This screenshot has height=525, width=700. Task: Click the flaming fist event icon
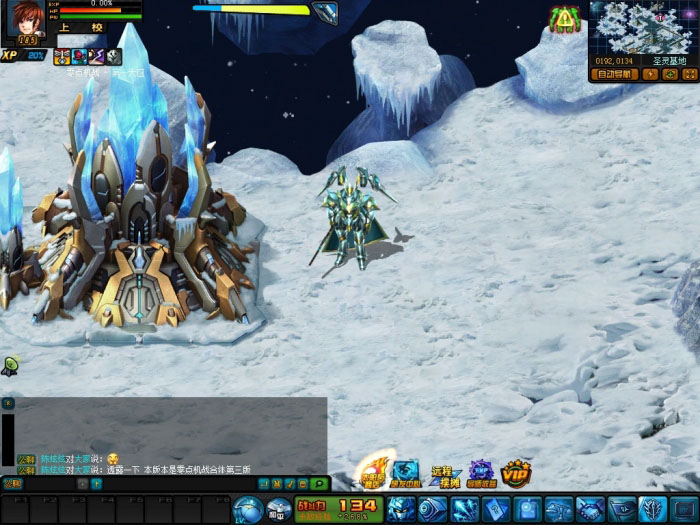[373, 472]
